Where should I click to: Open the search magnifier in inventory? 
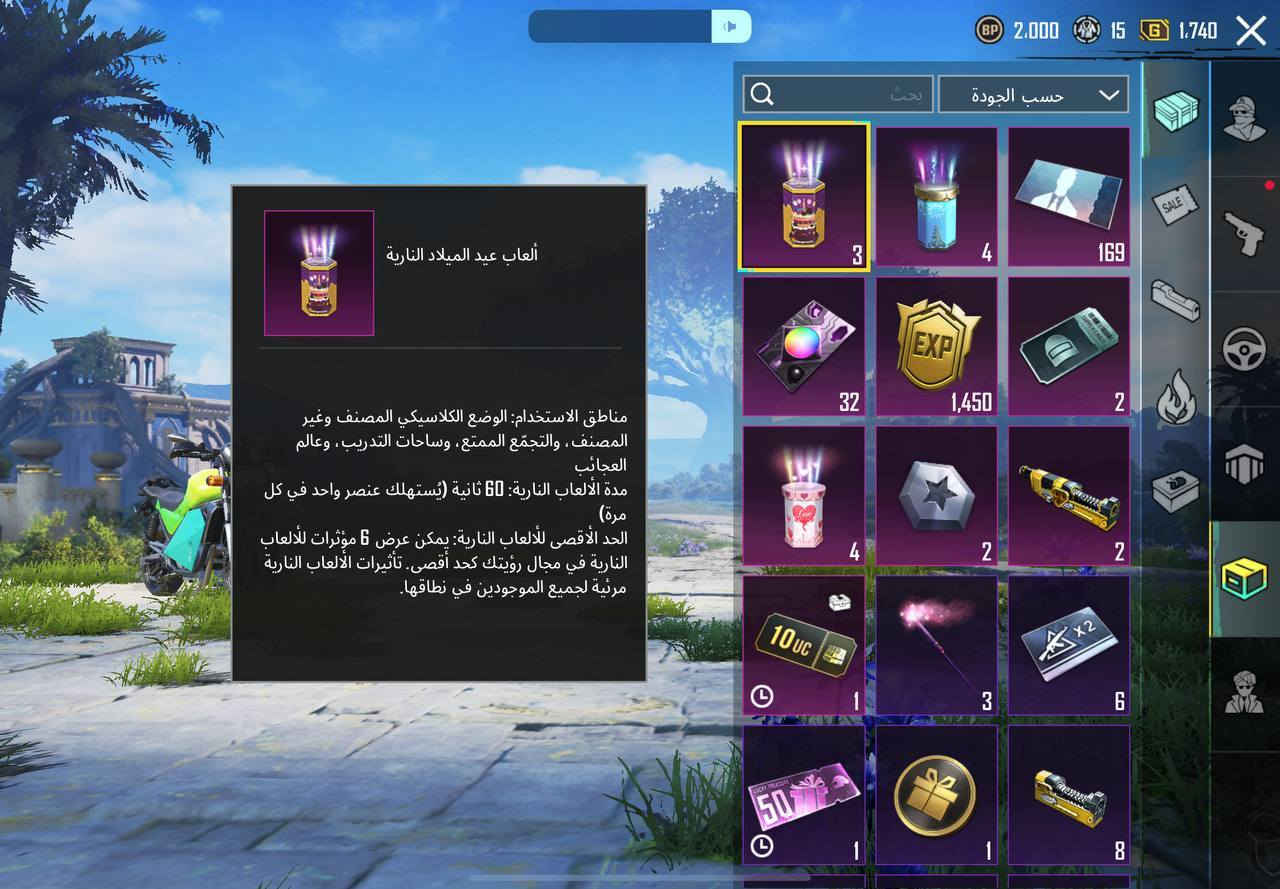tap(764, 94)
